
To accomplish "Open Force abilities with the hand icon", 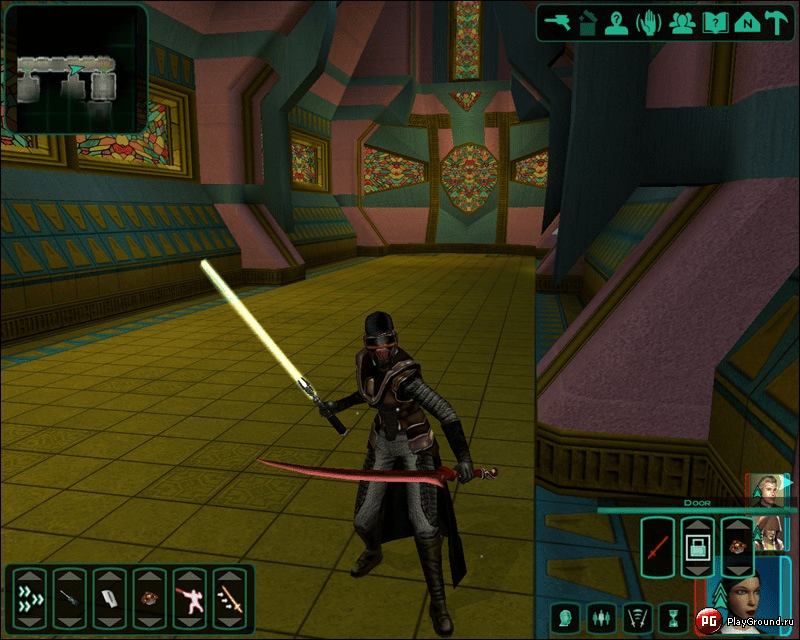I will pyautogui.click(x=651, y=23).
